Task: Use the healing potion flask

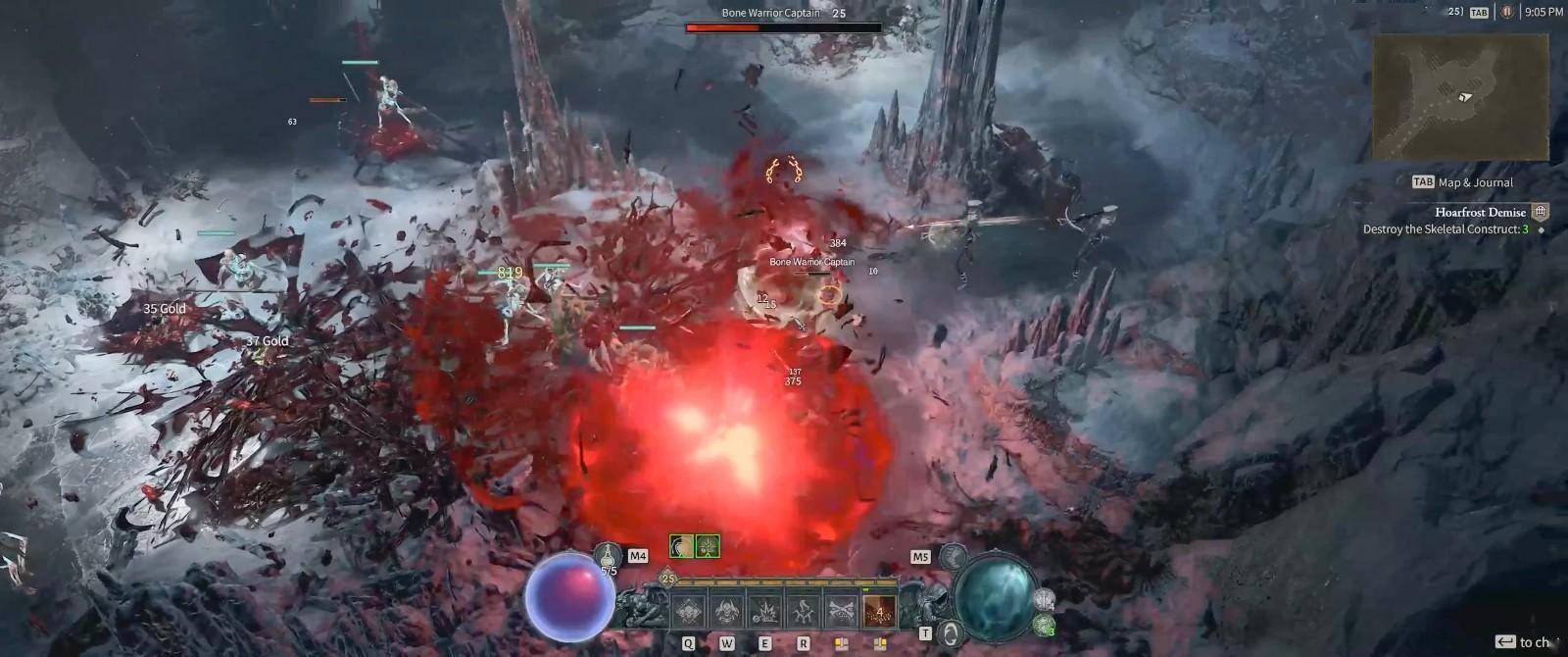Action: tap(610, 559)
